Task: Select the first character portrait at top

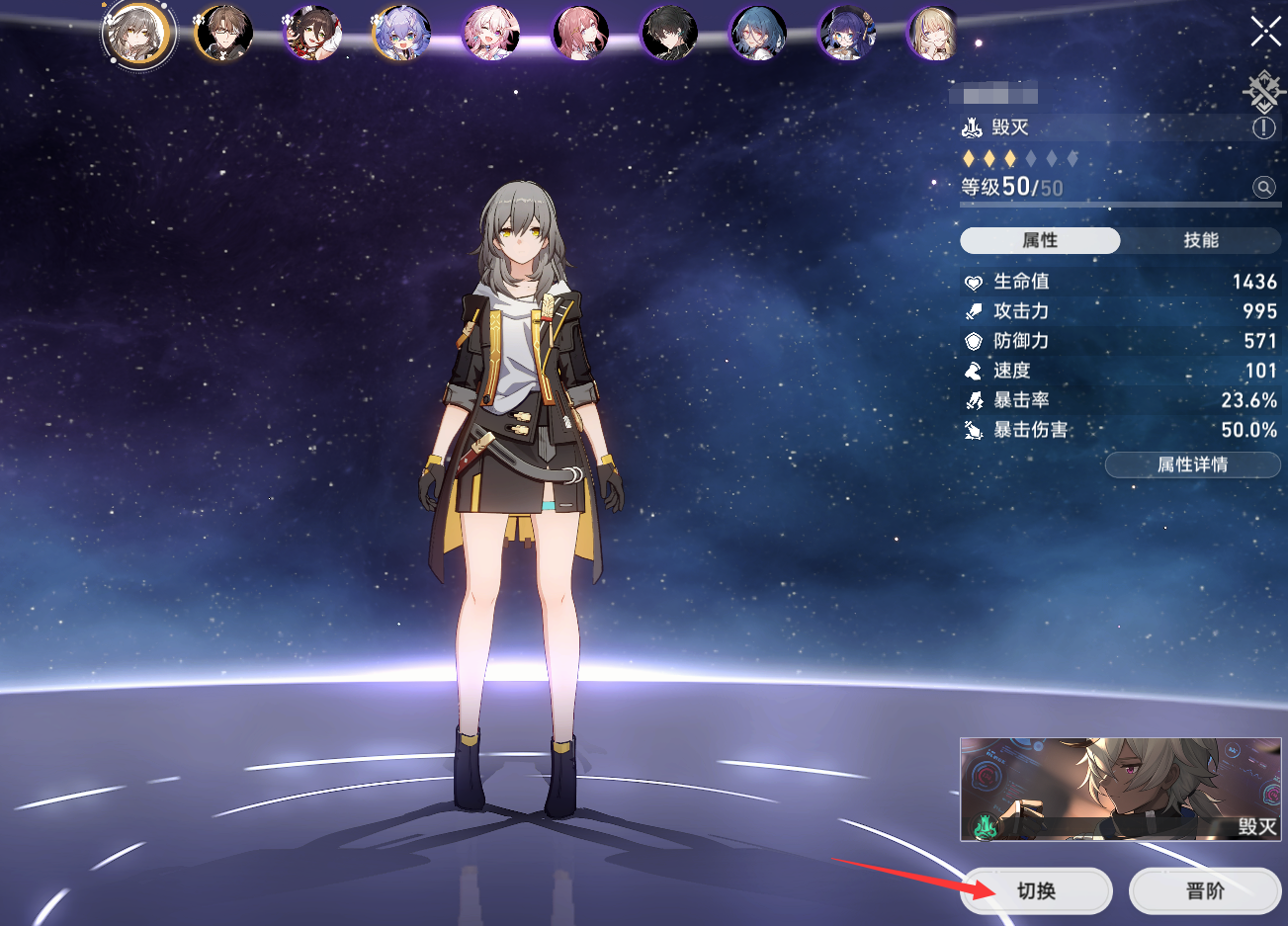Action: (139, 33)
